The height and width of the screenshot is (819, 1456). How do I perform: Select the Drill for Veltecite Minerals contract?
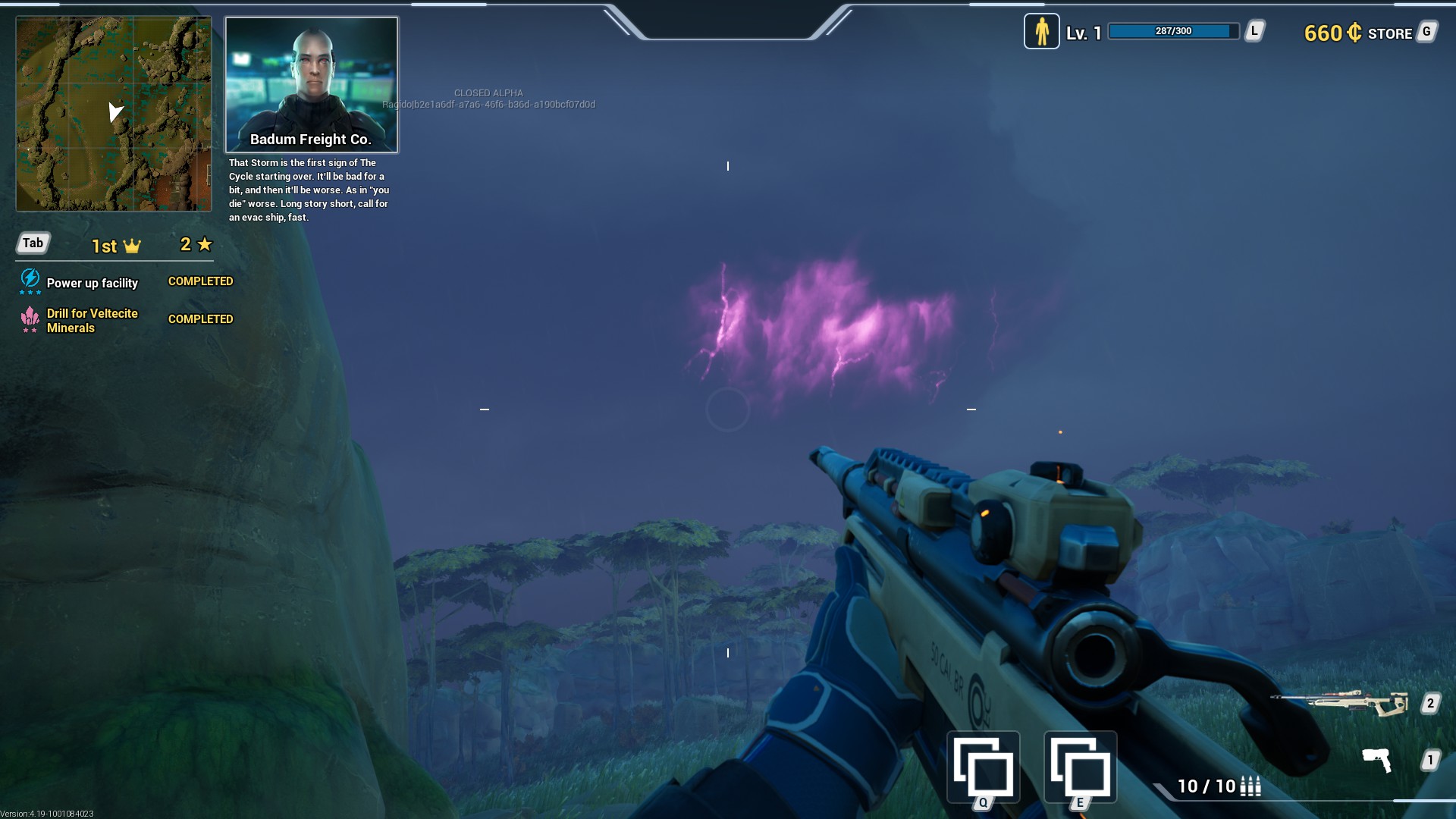(x=93, y=320)
